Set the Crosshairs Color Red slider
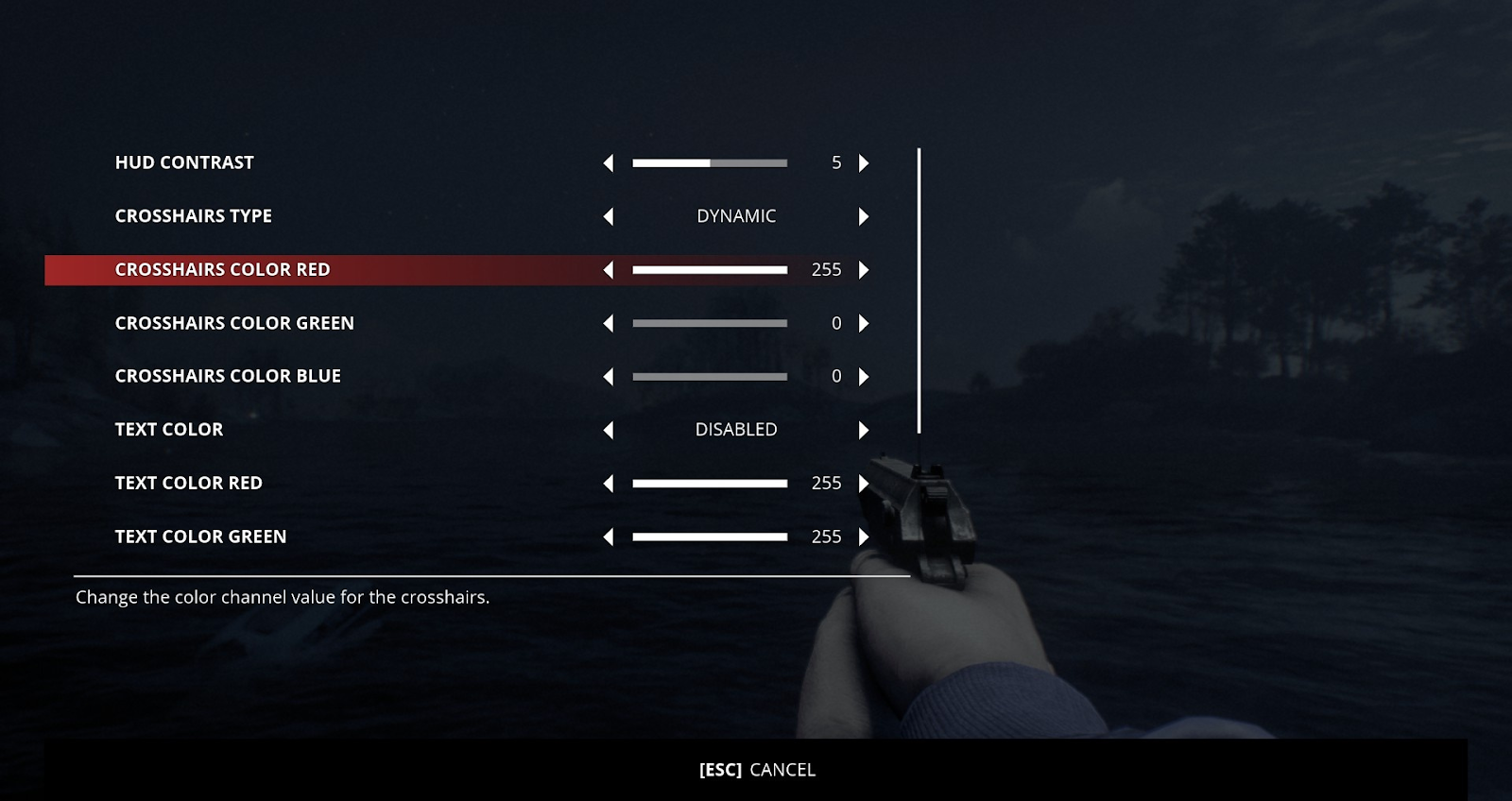Screen dimensions: 1512x801 click(x=710, y=270)
